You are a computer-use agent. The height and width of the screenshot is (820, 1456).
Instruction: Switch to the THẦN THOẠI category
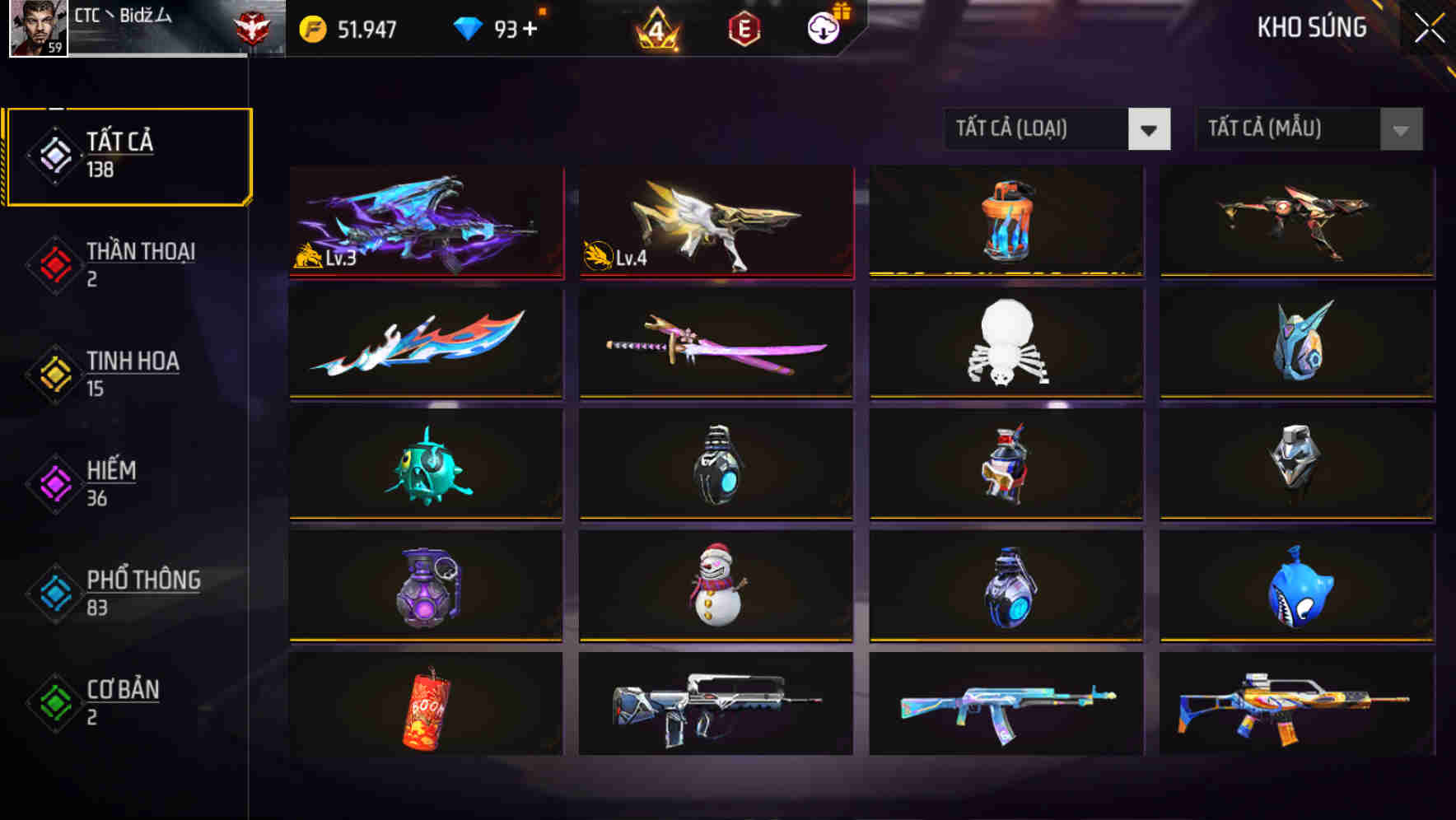(x=140, y=263)
